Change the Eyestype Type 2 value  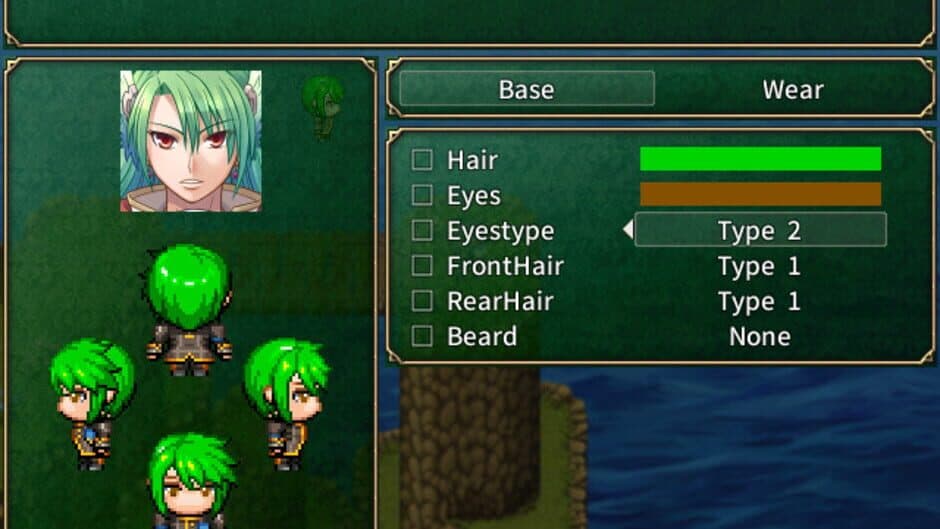click(x=760, y=231)
